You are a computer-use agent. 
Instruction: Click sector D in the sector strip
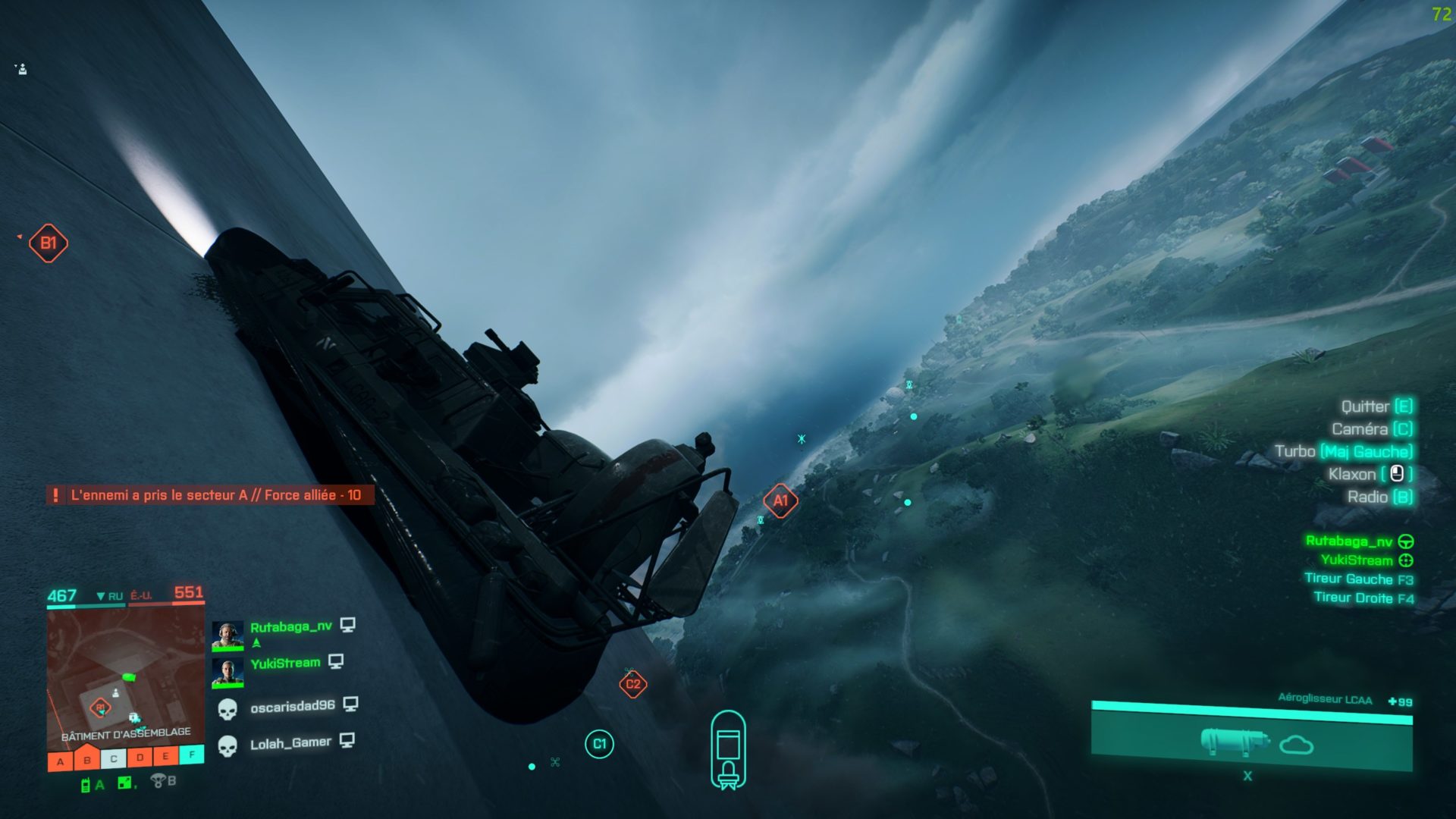click(x=140, y=757)
